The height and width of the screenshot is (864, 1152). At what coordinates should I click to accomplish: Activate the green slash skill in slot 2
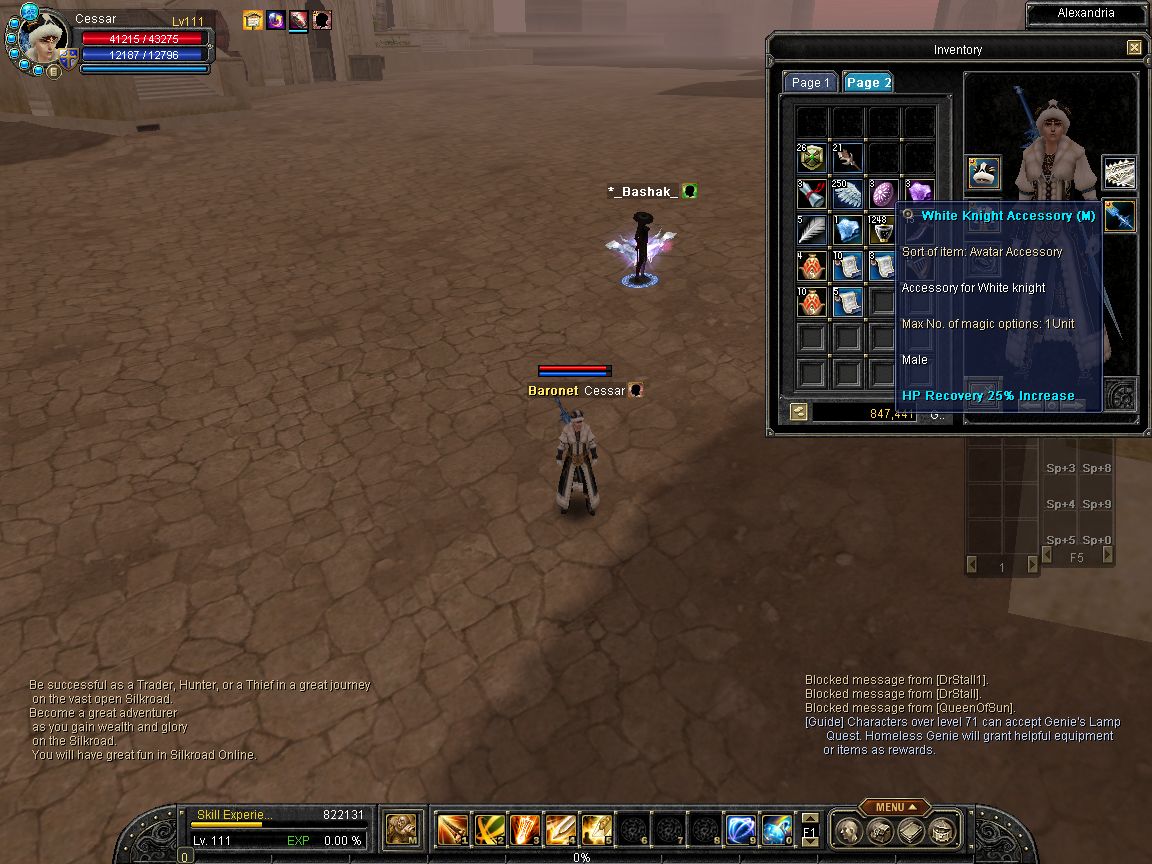(x=488, y=830)
